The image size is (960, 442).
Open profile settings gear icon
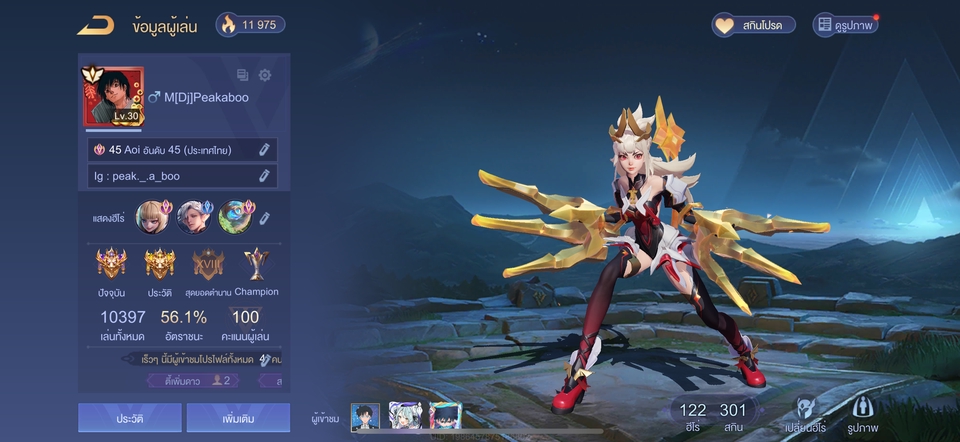pyautogui.click(x=265, y=75)
